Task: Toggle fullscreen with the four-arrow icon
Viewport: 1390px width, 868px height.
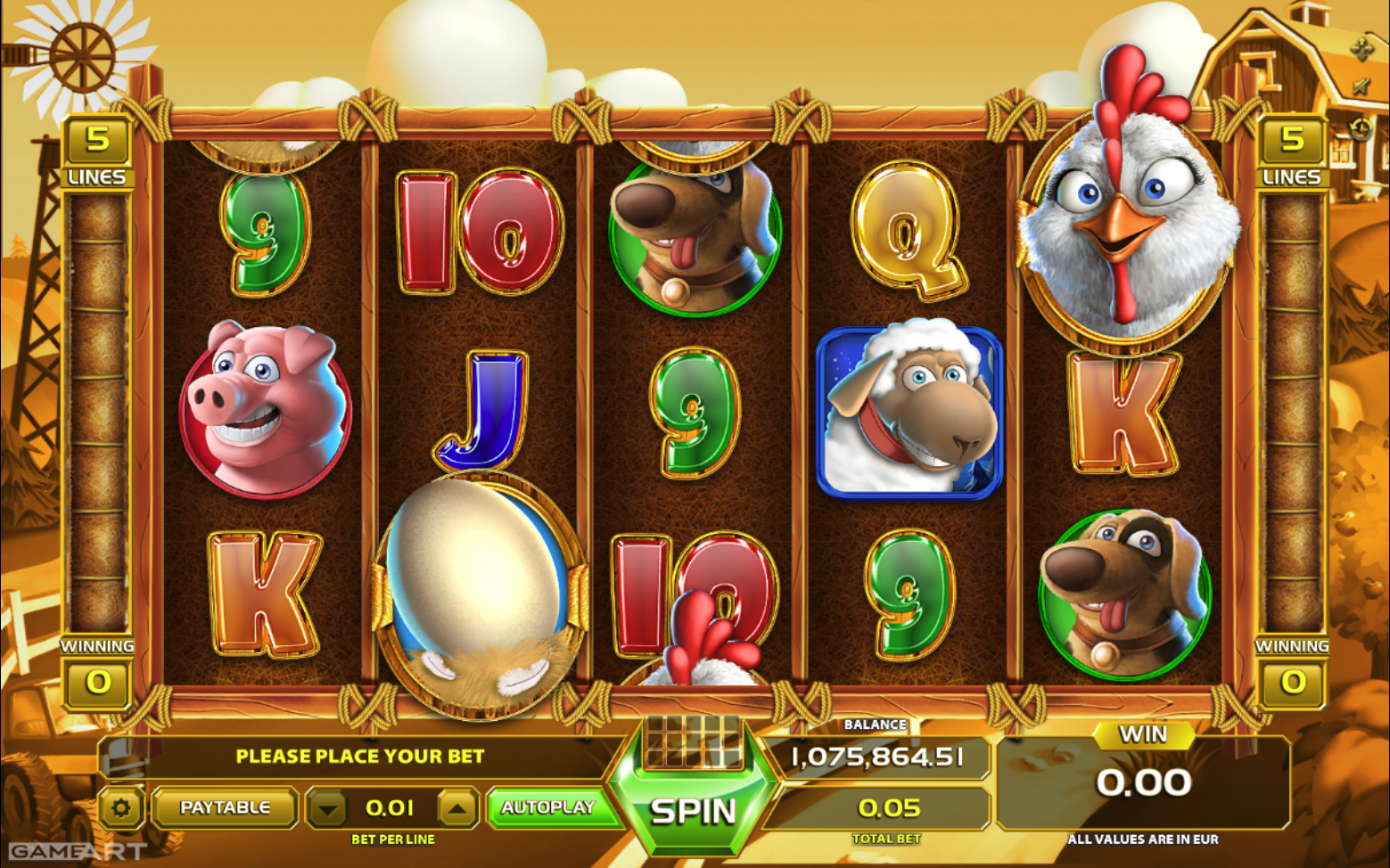Action: (1361, 49)
